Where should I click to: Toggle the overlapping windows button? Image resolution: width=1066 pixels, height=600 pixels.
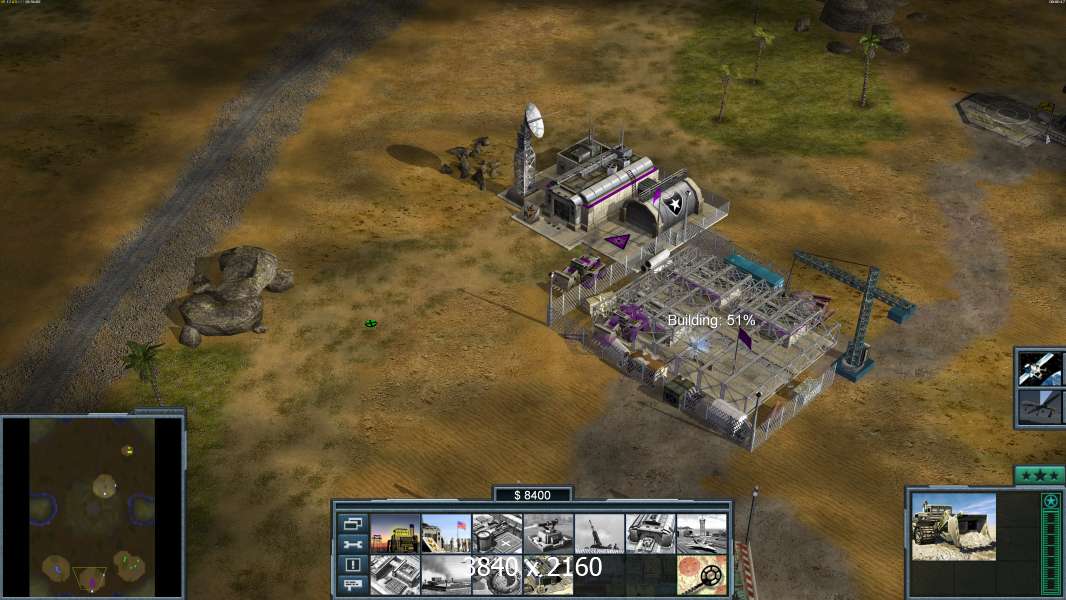[352, 524]
